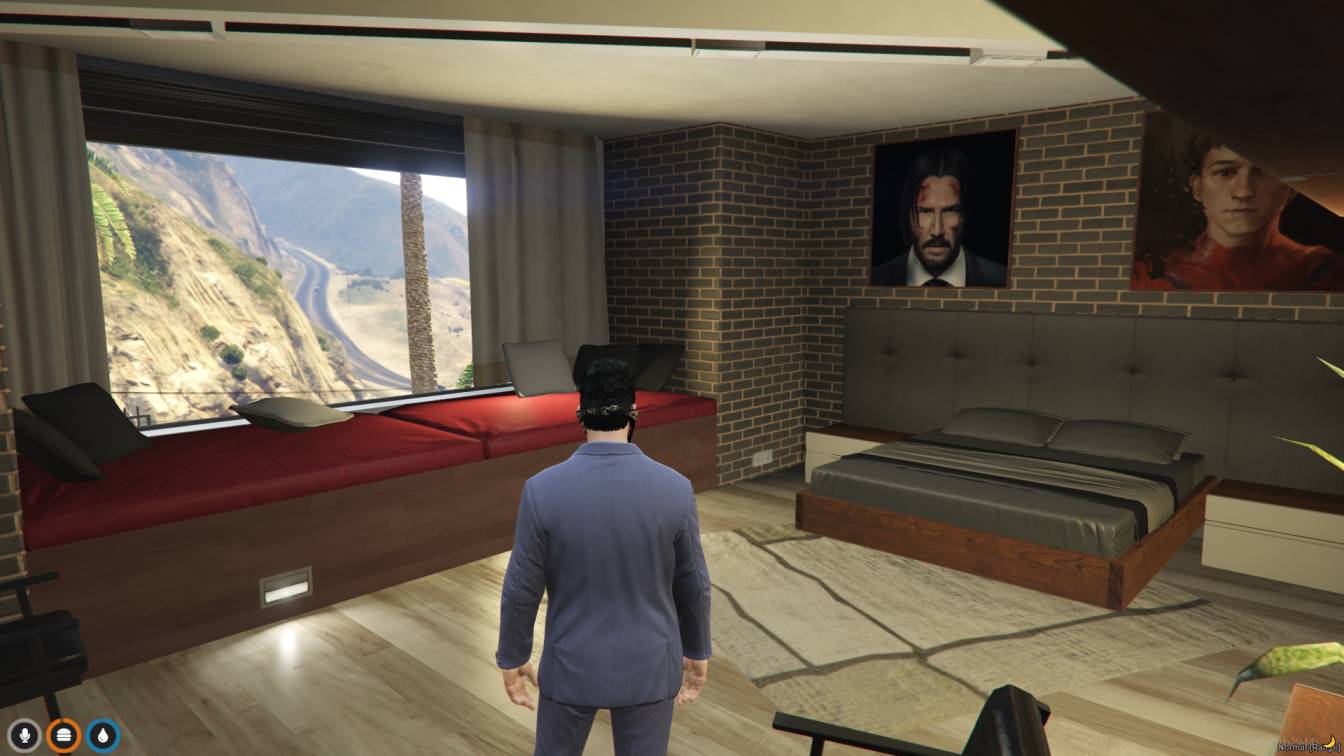Click the water drop thirst icon

(x=102, y=736)
